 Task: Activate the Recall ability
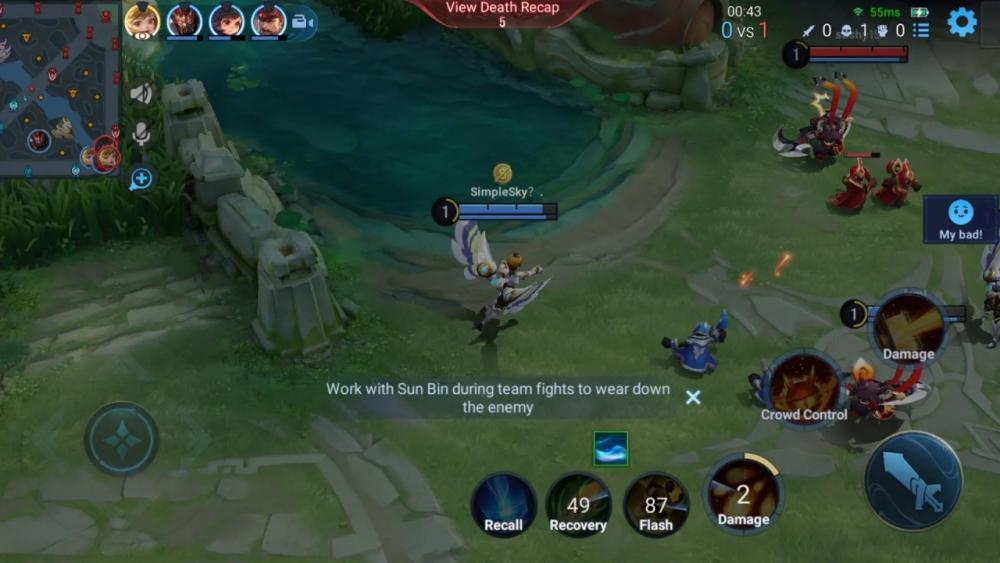point(503,505)
